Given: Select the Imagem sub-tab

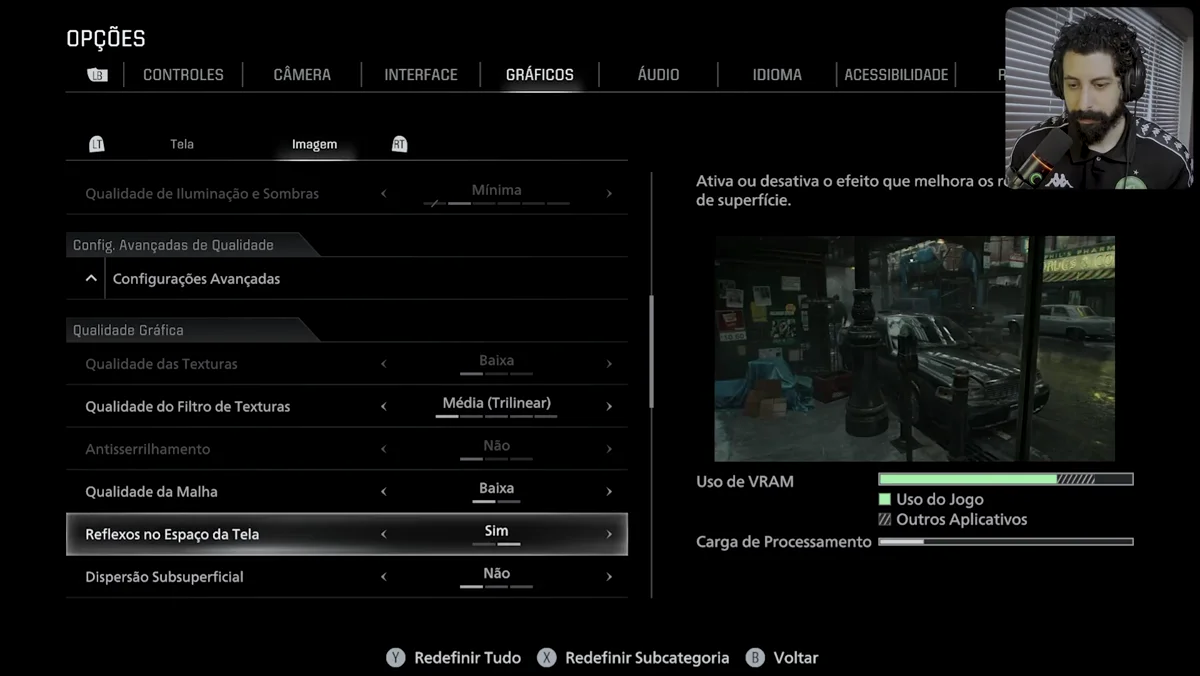Looking at the screenshot, I should [x=314, y=144].
